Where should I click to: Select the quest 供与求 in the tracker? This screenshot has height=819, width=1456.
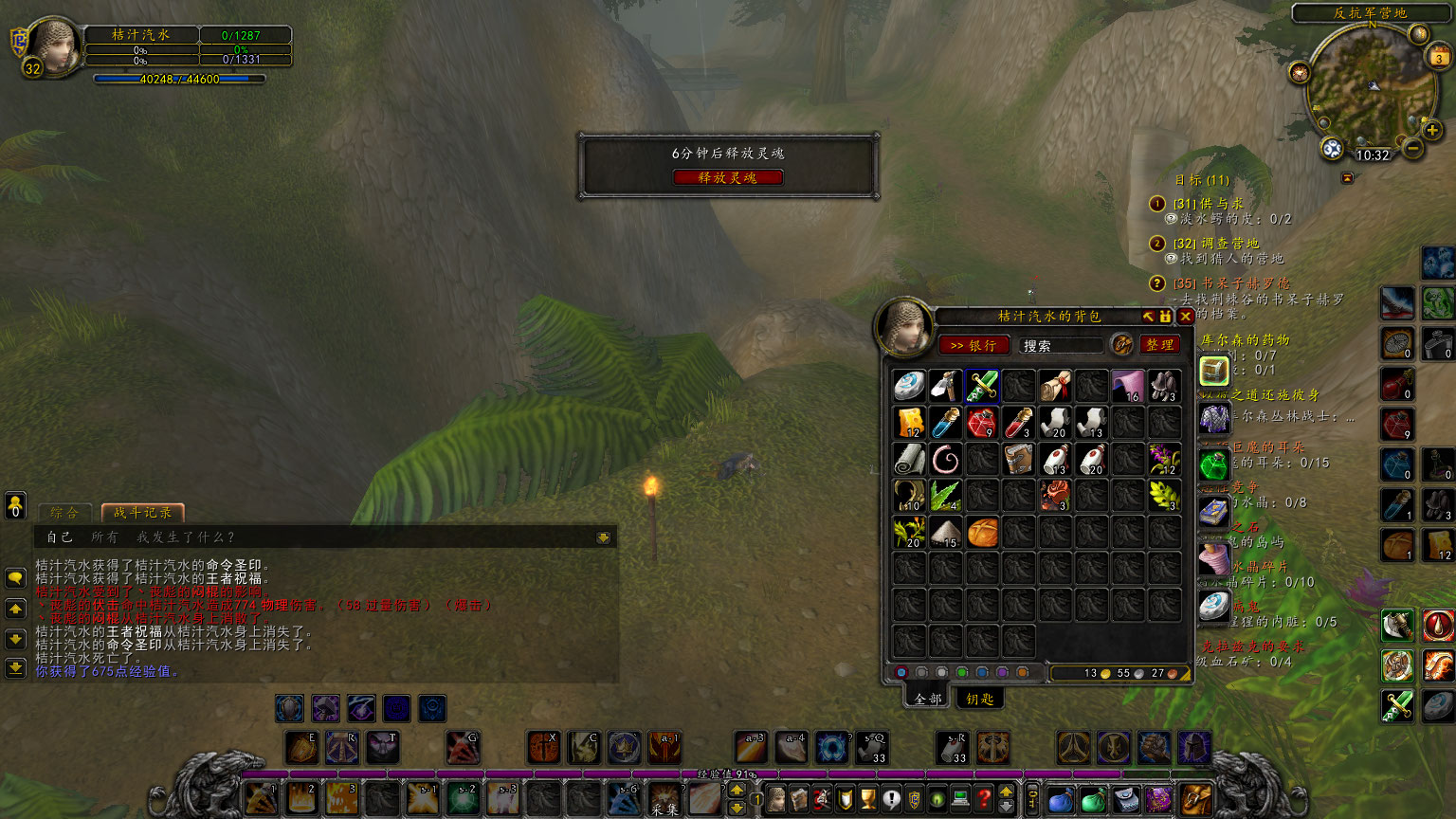tap(1209, 204)
